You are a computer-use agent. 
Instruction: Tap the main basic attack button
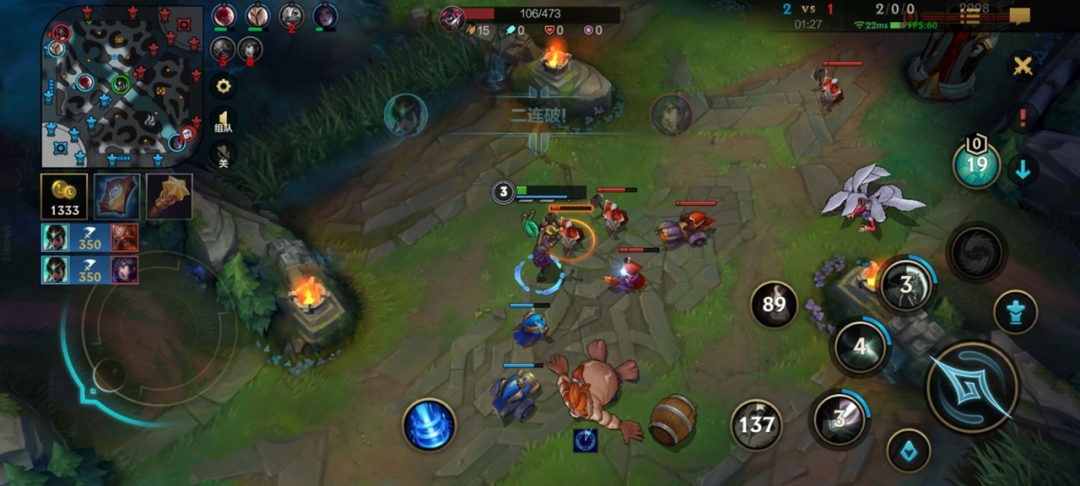click(971, 387)
